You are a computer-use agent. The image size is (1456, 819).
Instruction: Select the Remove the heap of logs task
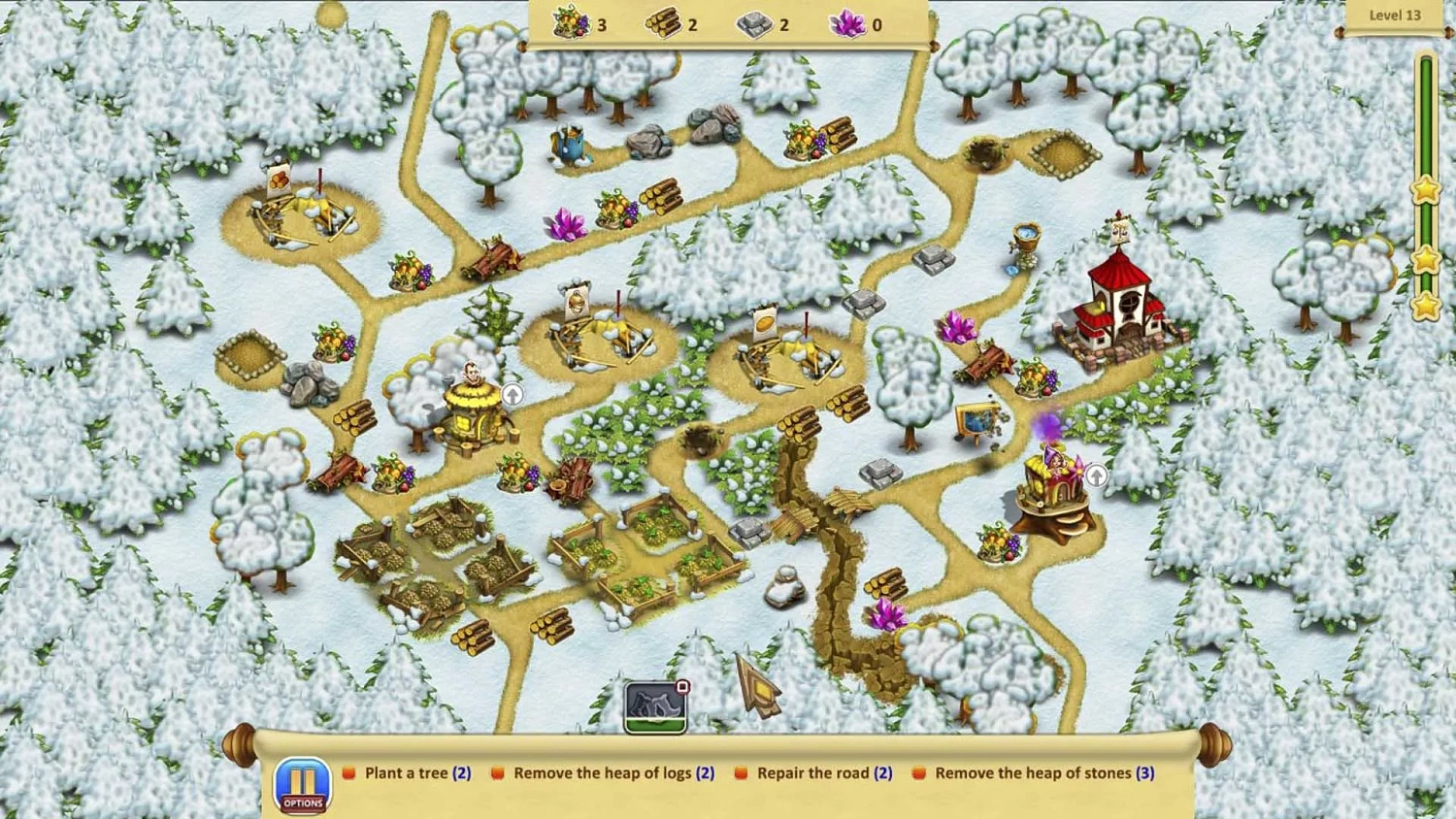tap(612, 772)
